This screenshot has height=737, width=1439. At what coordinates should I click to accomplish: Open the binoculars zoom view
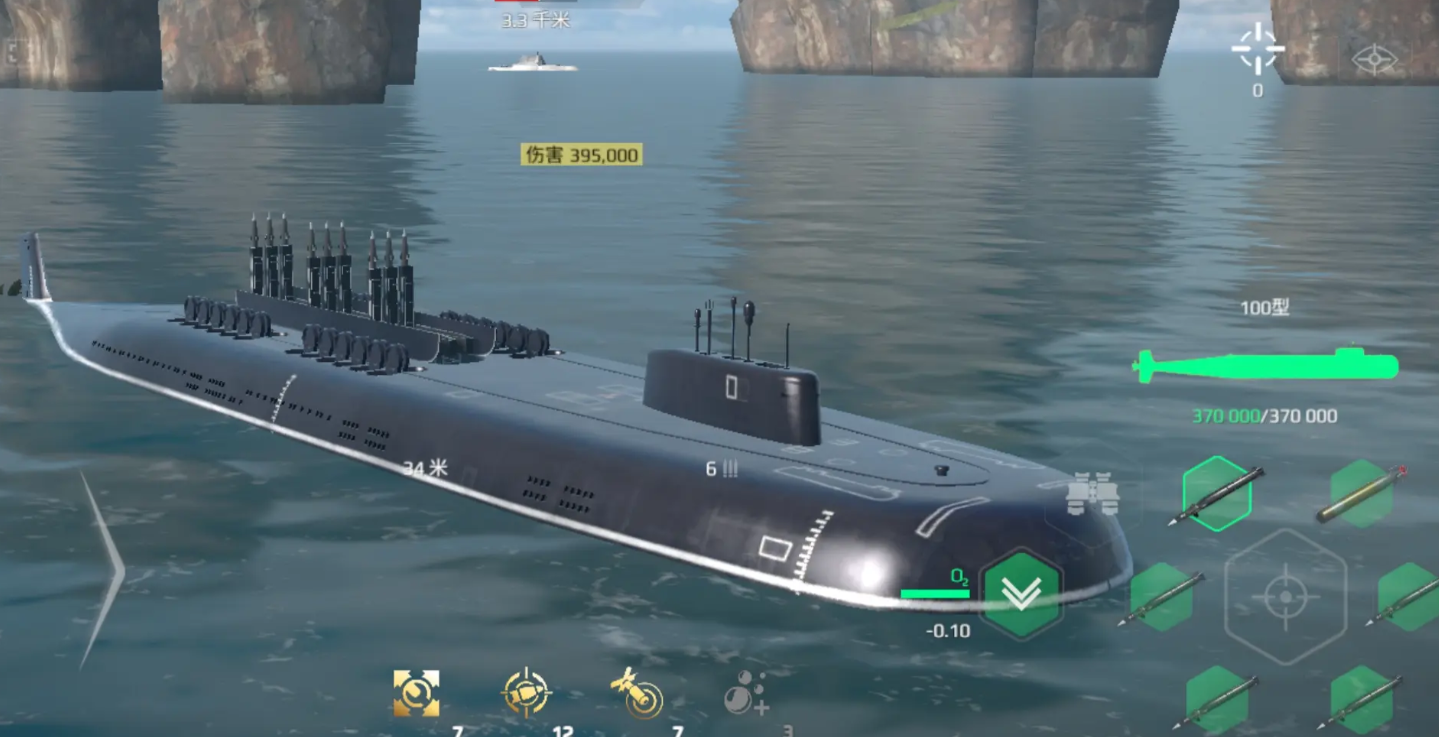pyautogui.click(x=1095, y=490)
